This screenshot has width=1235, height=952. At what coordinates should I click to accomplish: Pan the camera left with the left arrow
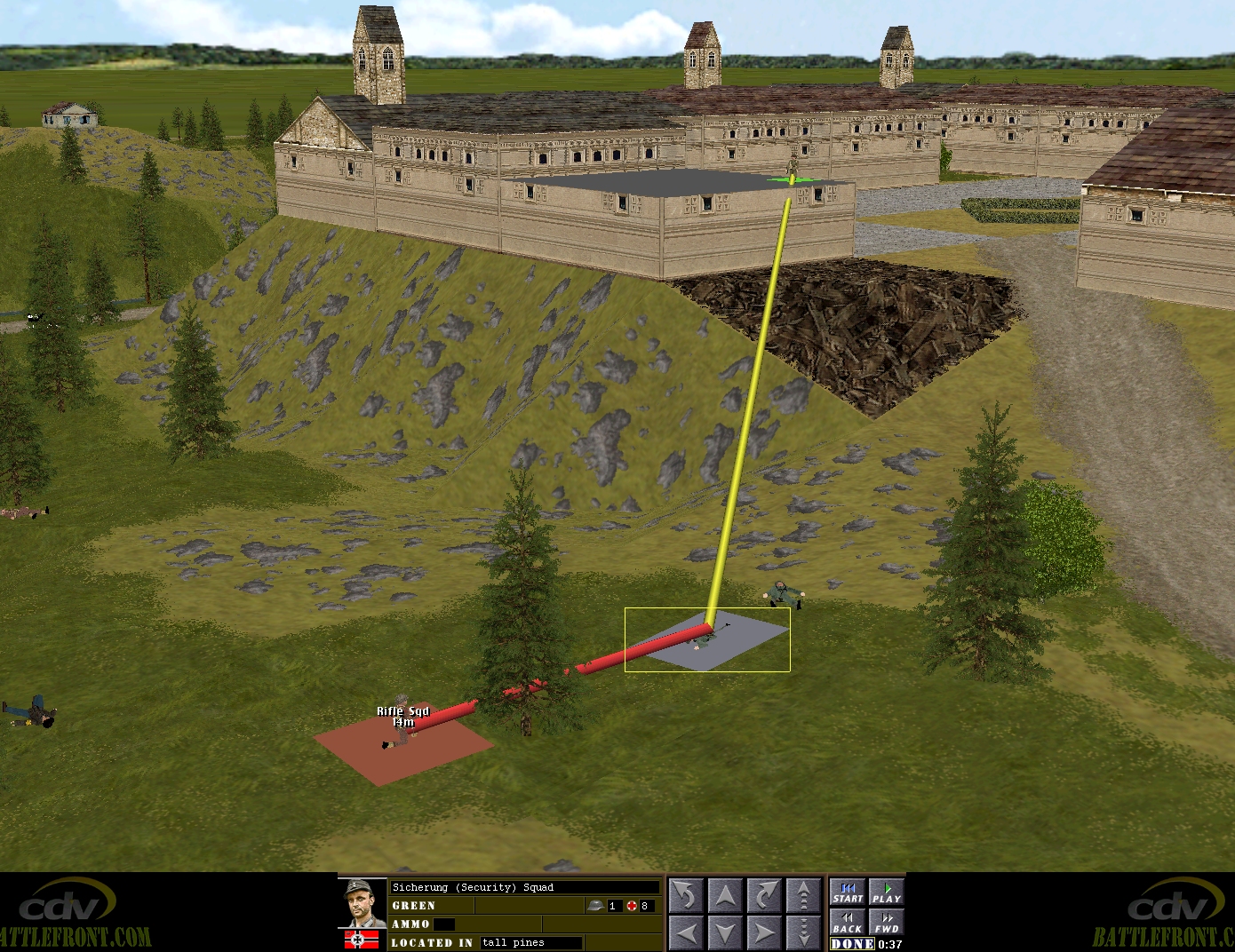point(686,932)
